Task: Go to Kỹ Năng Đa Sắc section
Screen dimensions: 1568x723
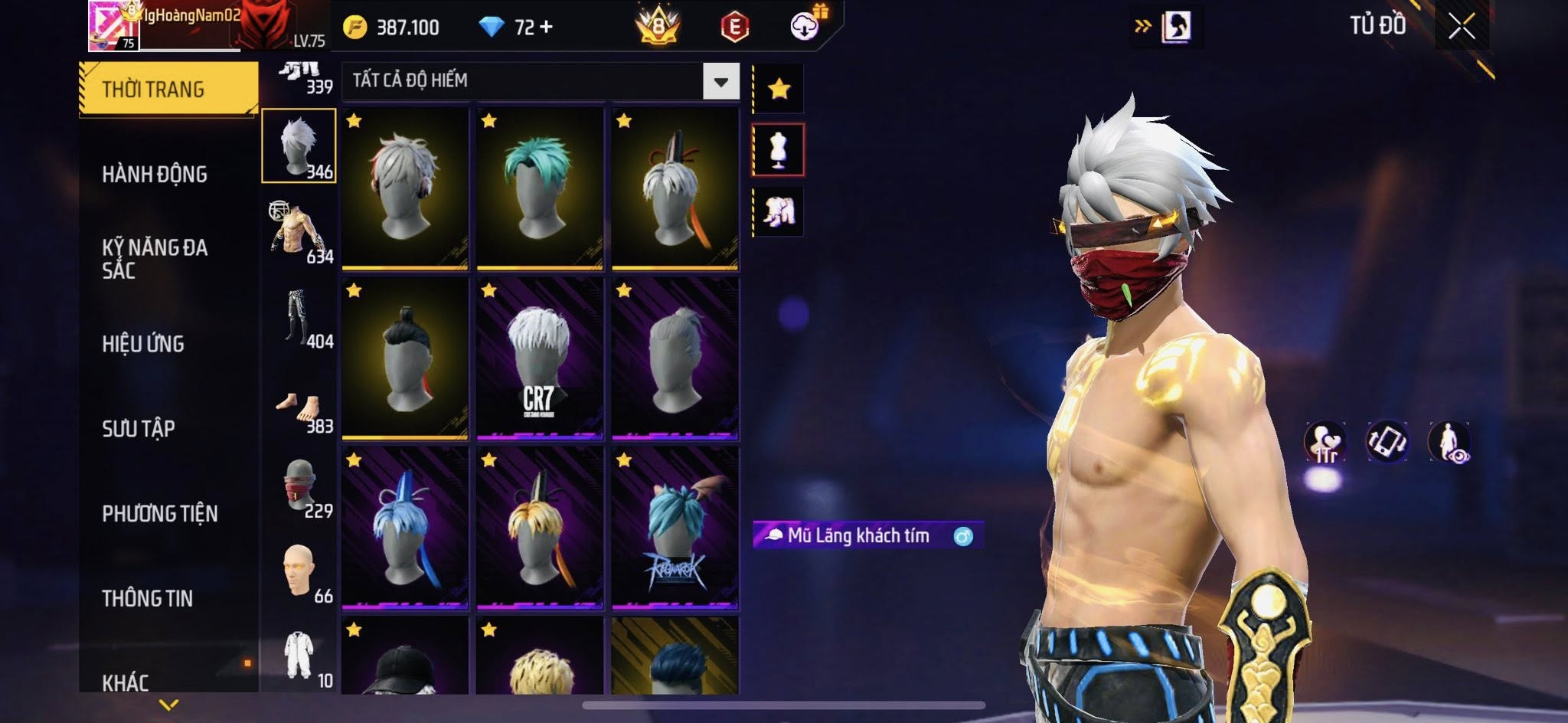Action: 155,258
